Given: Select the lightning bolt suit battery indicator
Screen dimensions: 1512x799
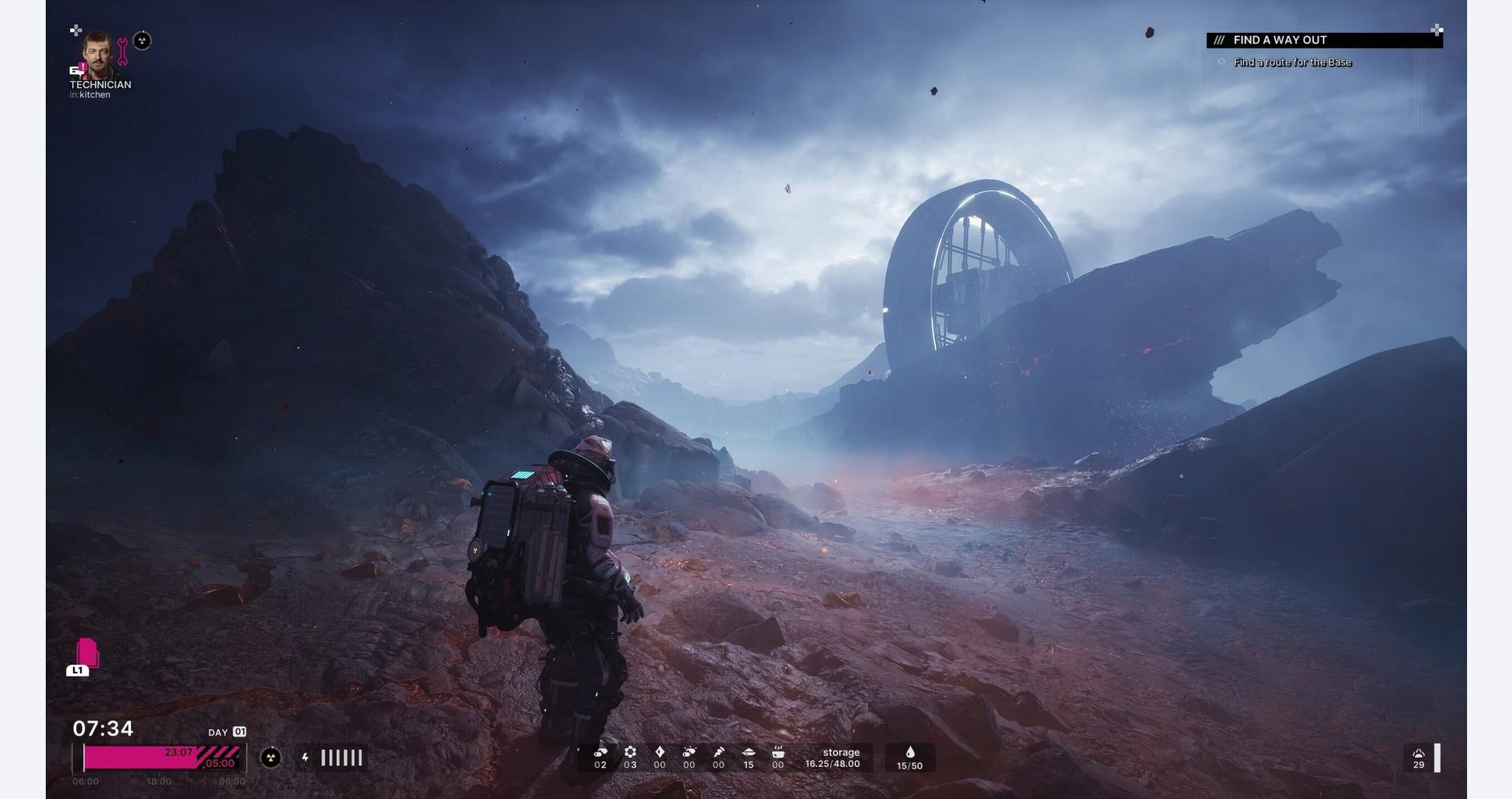Looking at the screenshot, I should point(305,757).
